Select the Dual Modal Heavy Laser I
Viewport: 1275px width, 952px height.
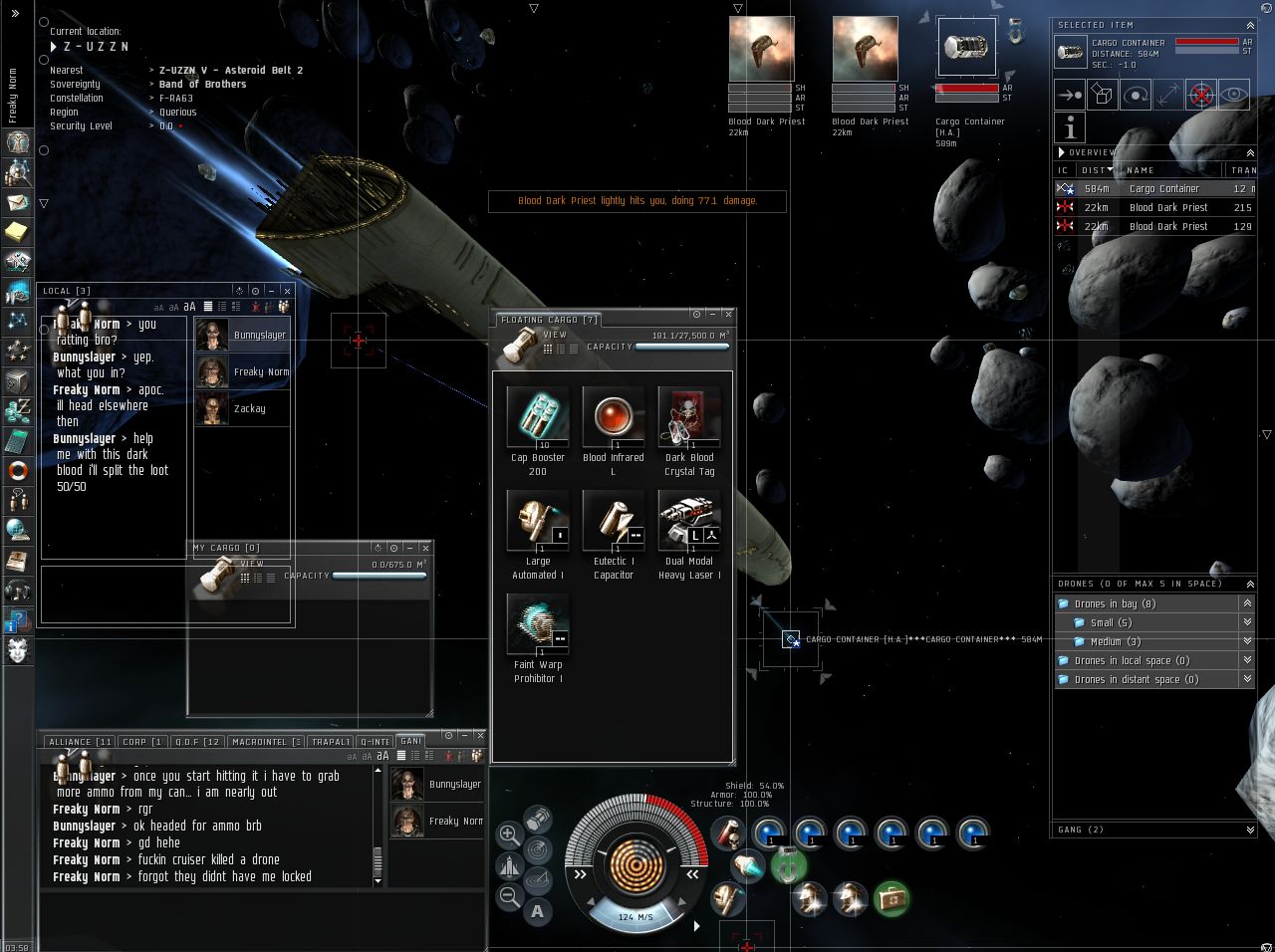pos(689,521)
